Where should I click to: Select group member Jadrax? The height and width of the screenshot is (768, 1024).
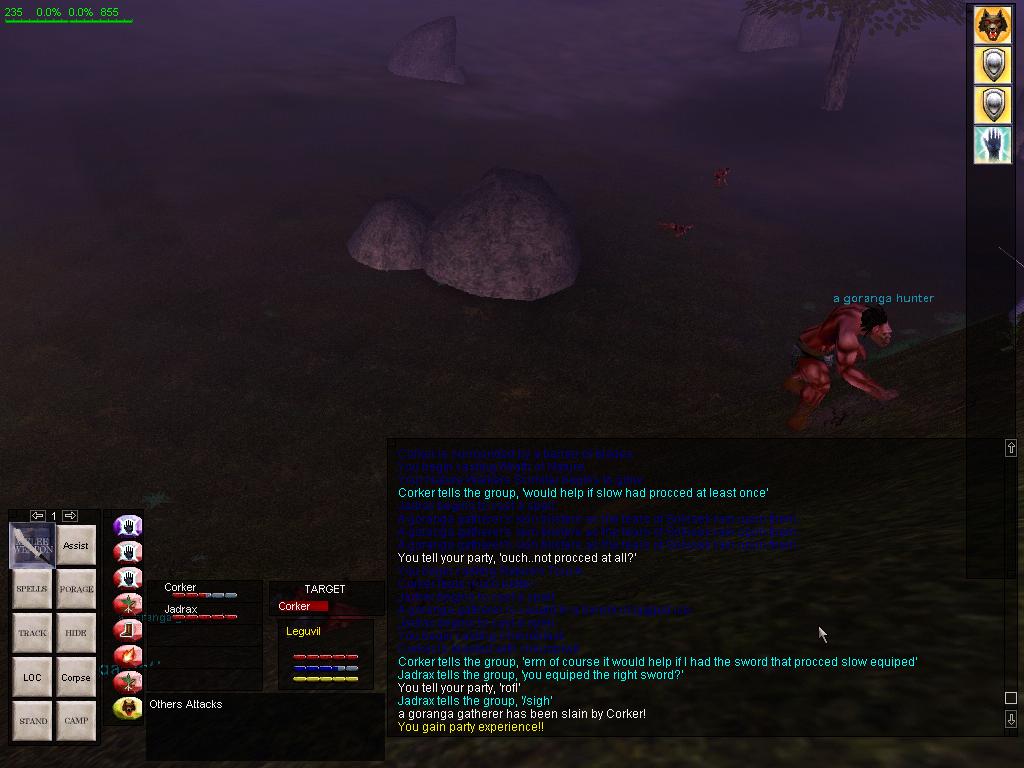click(x=181, y=610)
